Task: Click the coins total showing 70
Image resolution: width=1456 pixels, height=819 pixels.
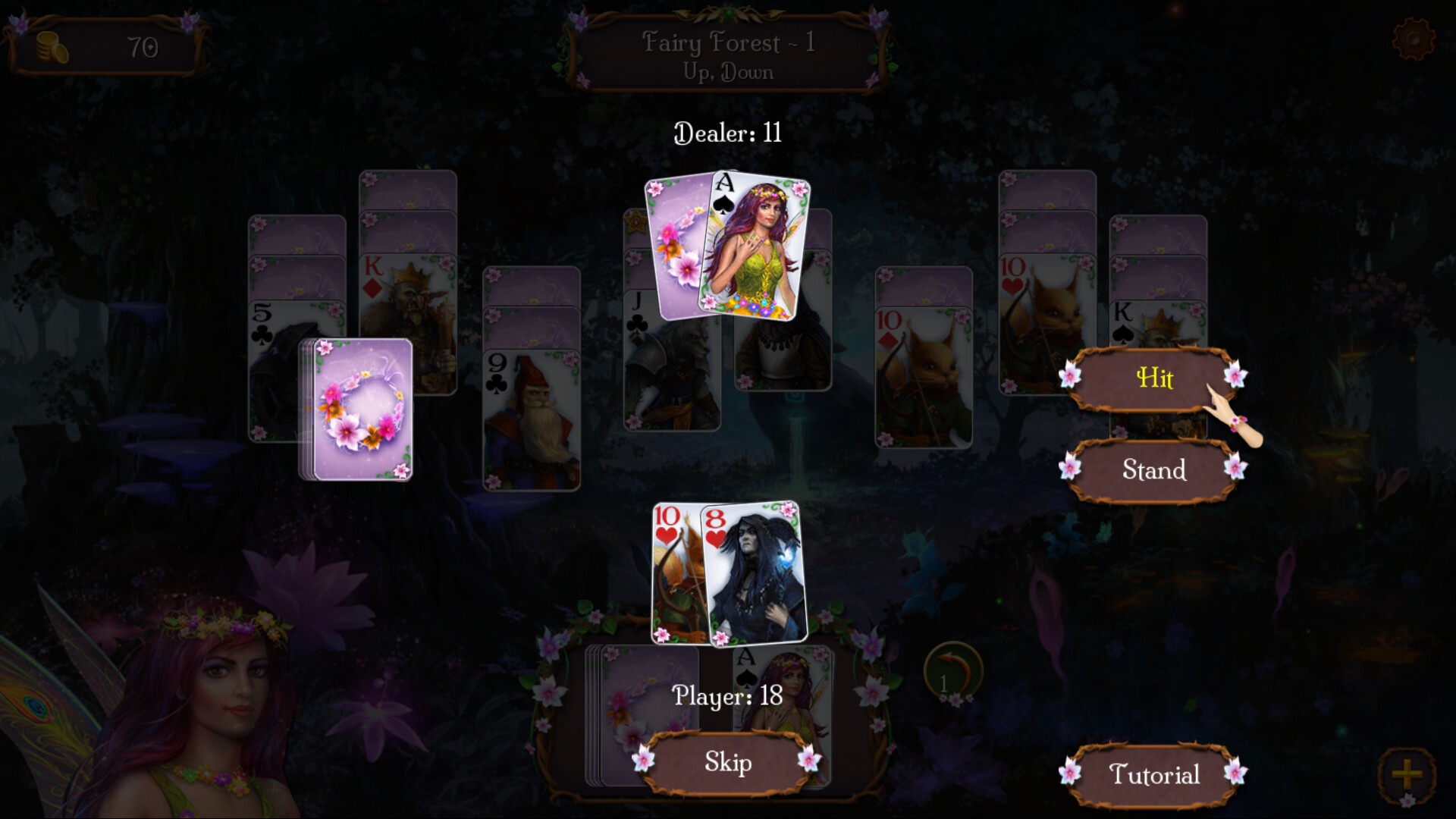Action: tap(146, 45)
